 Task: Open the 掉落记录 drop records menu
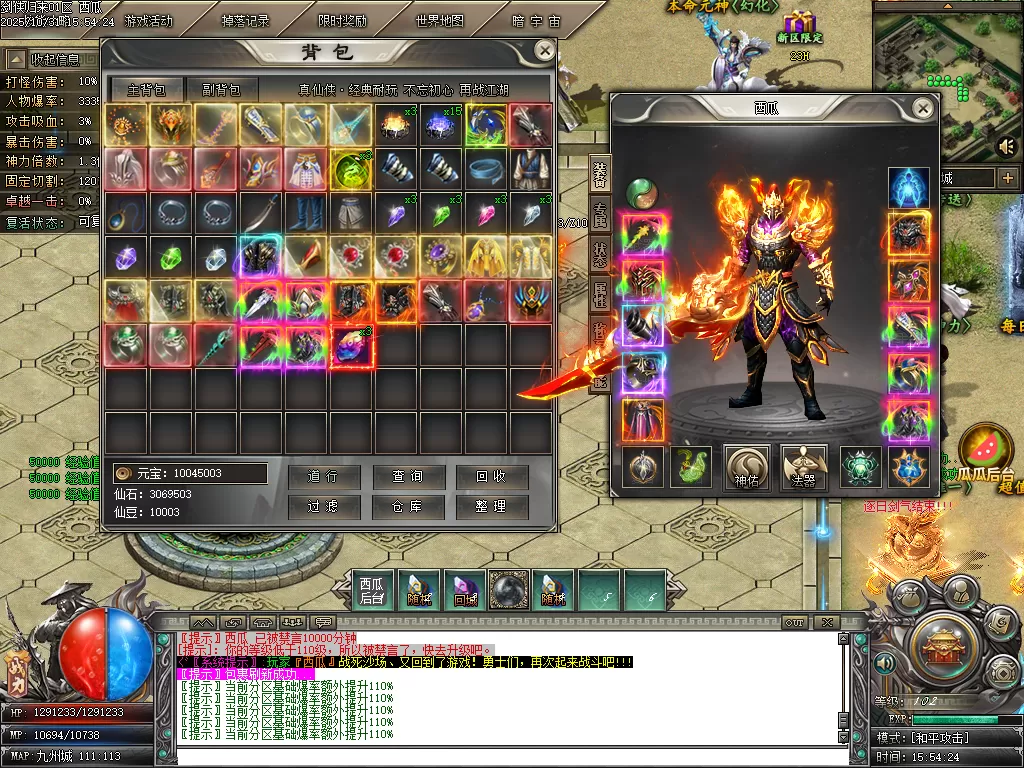click(245, 21)
